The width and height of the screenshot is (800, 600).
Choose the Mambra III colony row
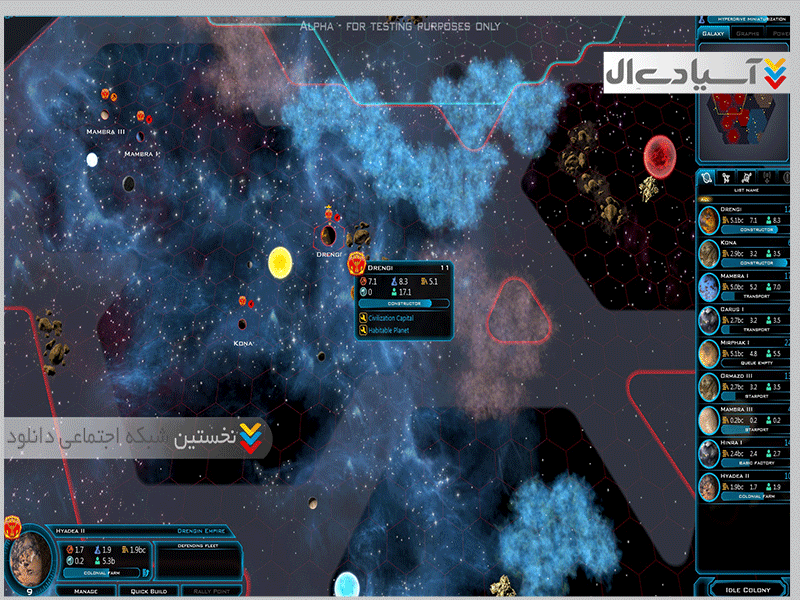click(x=745, y=417)
